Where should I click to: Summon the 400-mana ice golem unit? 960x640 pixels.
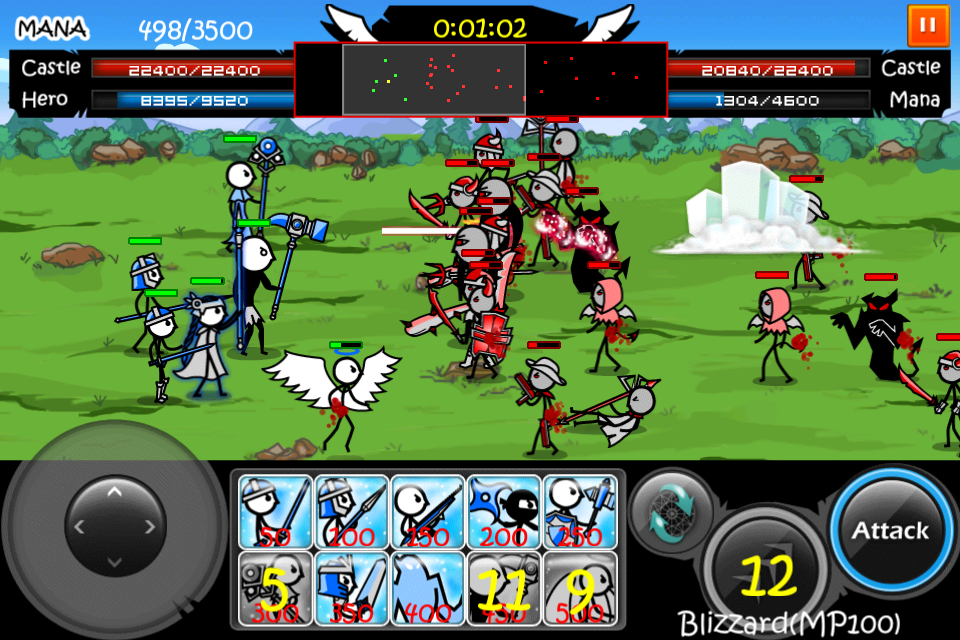[x=427, y=587]
